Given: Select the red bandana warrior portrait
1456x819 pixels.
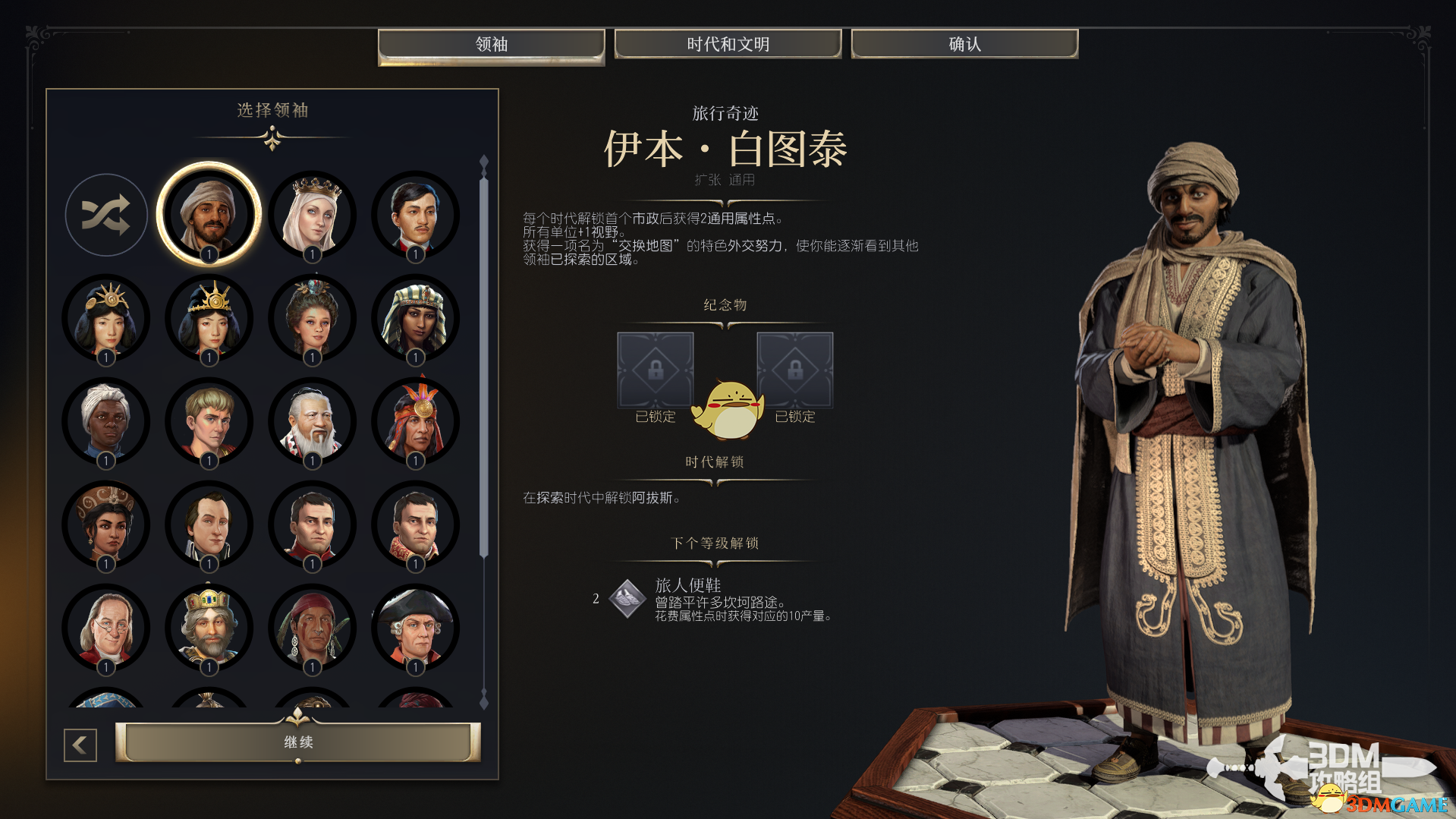Looking at the screenshot, I should point(312,627).
